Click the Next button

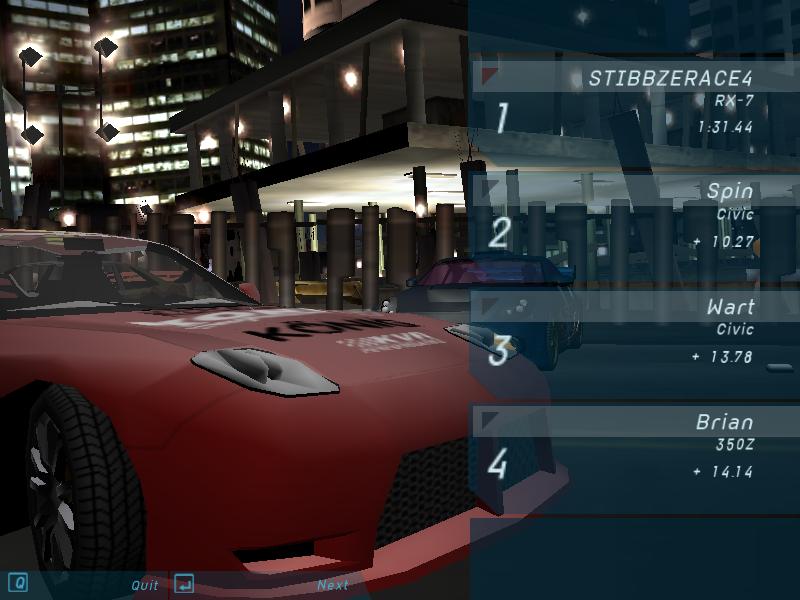(332, 585)
